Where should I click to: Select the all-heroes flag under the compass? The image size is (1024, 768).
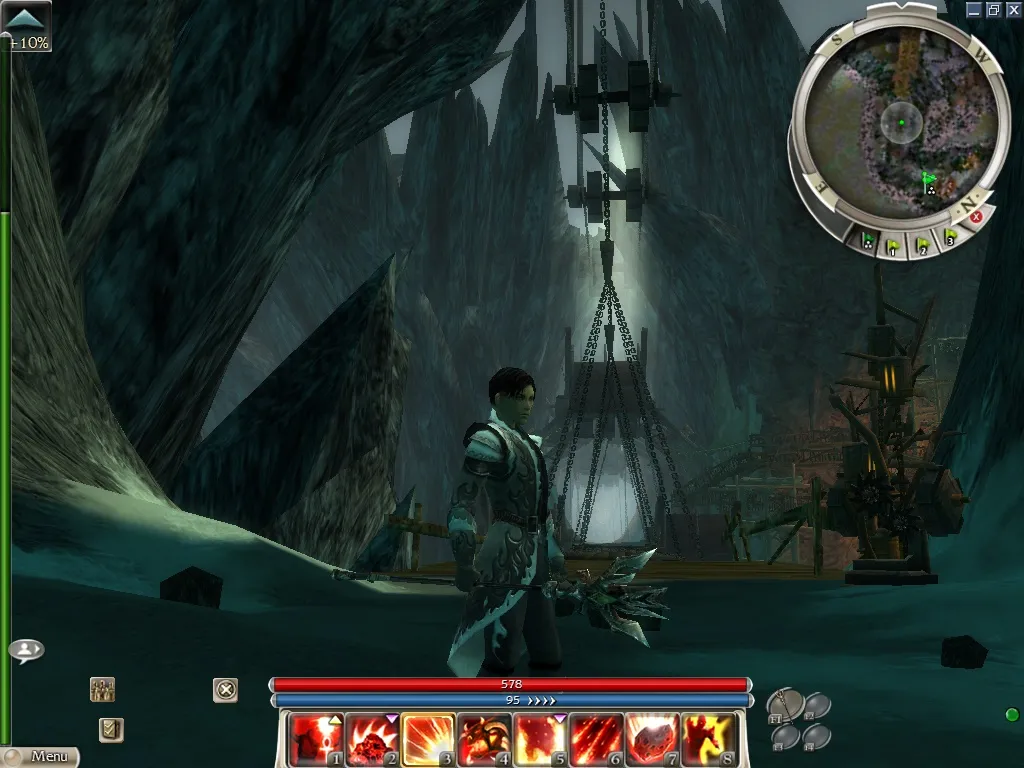pyautogui.click(x=868, y=240)
